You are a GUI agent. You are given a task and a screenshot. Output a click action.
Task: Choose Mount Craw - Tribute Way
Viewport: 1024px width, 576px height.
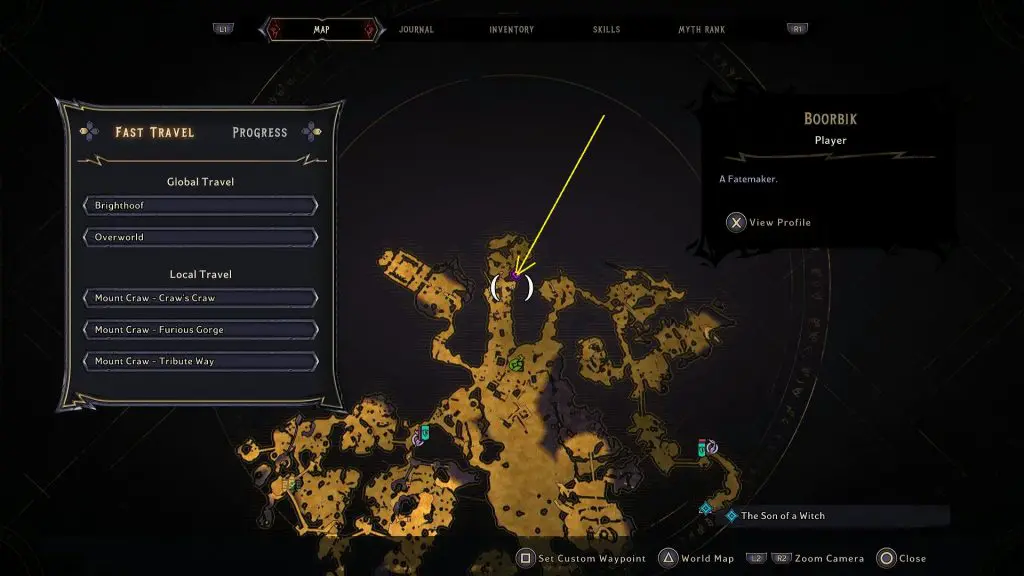200,361
